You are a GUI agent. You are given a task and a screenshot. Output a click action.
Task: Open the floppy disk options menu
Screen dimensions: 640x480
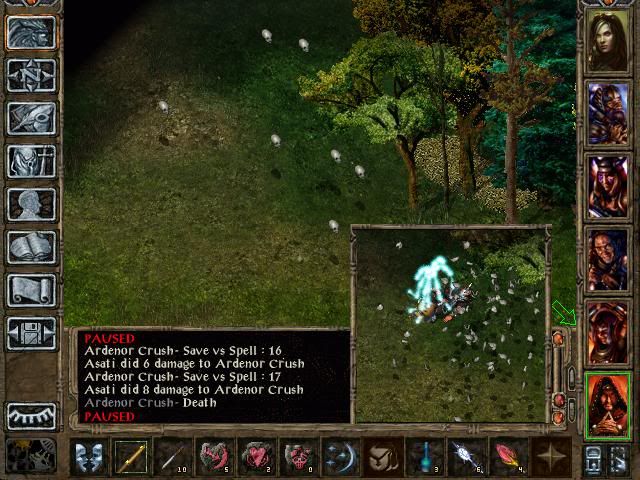pos(31,332)
